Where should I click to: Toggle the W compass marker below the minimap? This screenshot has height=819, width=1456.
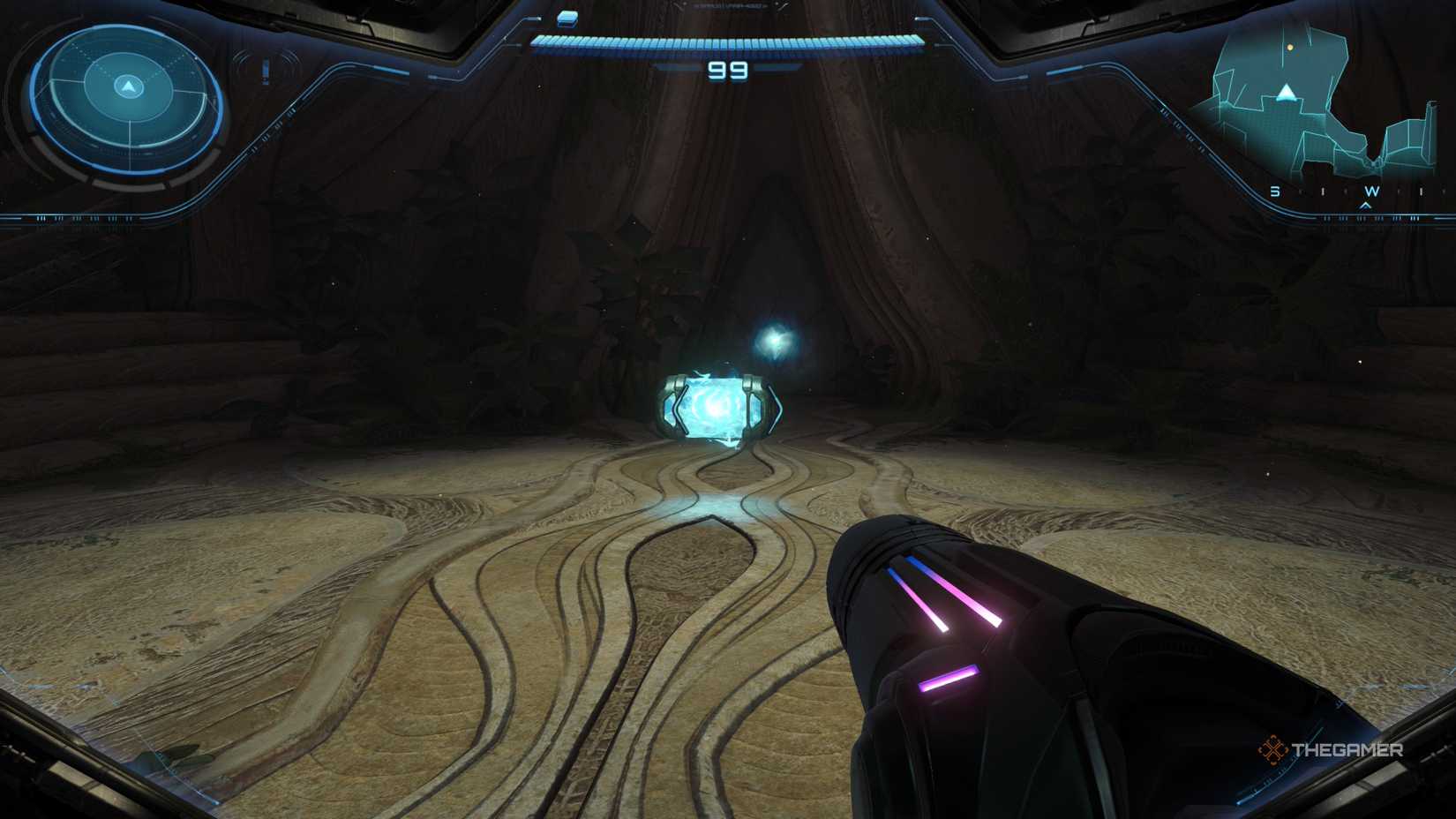click(x=1370, y=190)
